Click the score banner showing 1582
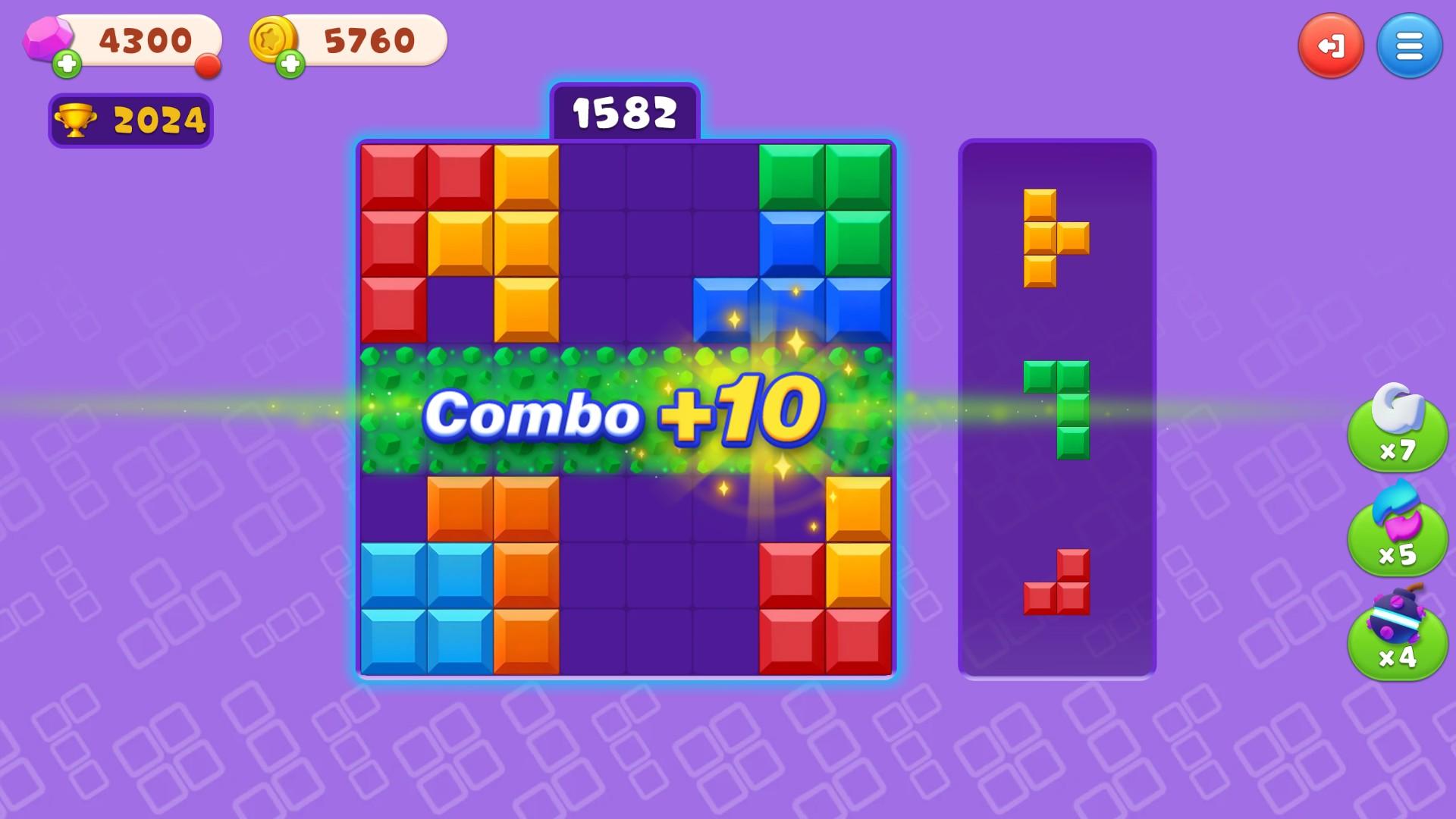The width and height of the screenshot is (1456, 819). 626,111
